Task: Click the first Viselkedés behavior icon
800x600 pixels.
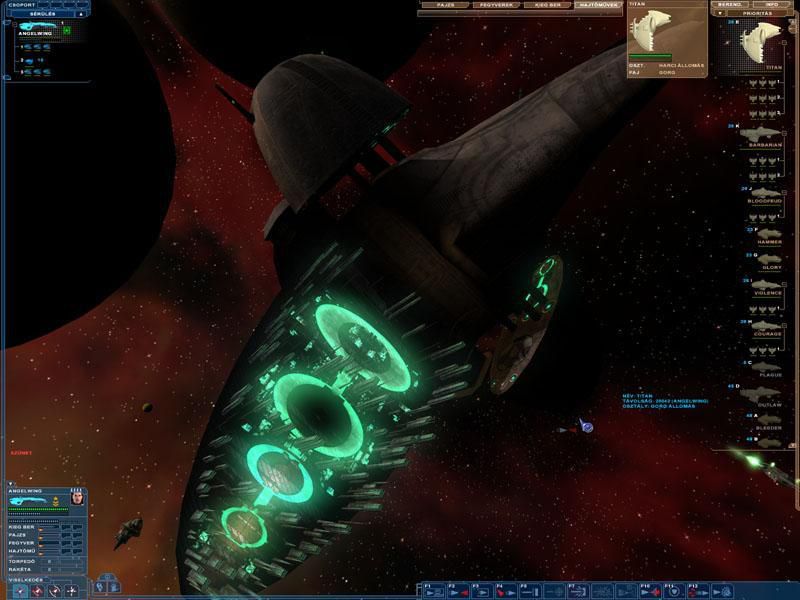Action: tap(19, 591)
